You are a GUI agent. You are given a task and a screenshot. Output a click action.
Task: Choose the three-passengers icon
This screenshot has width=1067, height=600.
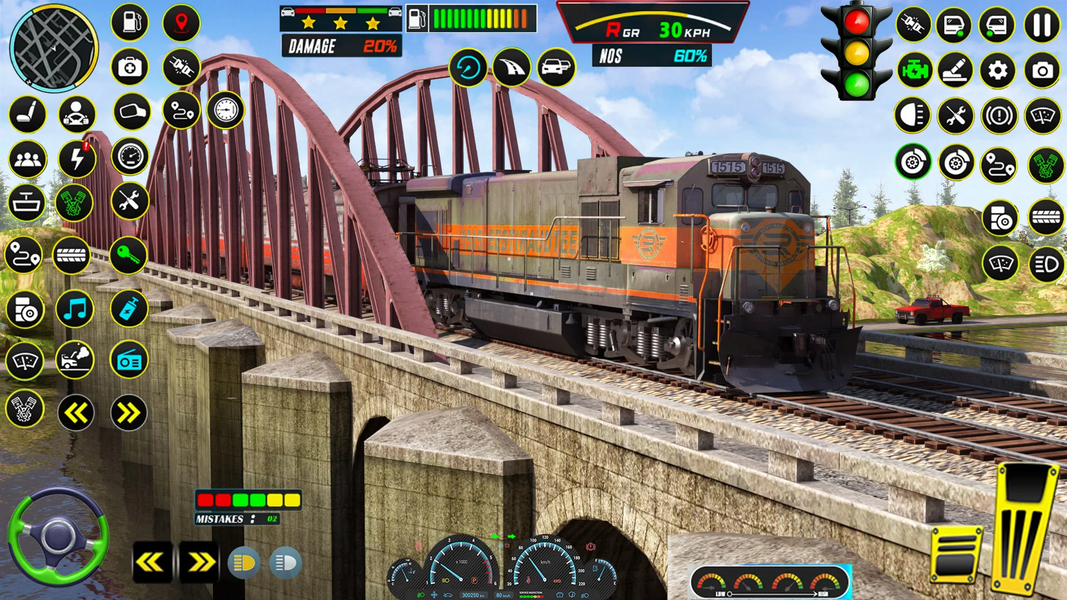click(x=27, y=159)
